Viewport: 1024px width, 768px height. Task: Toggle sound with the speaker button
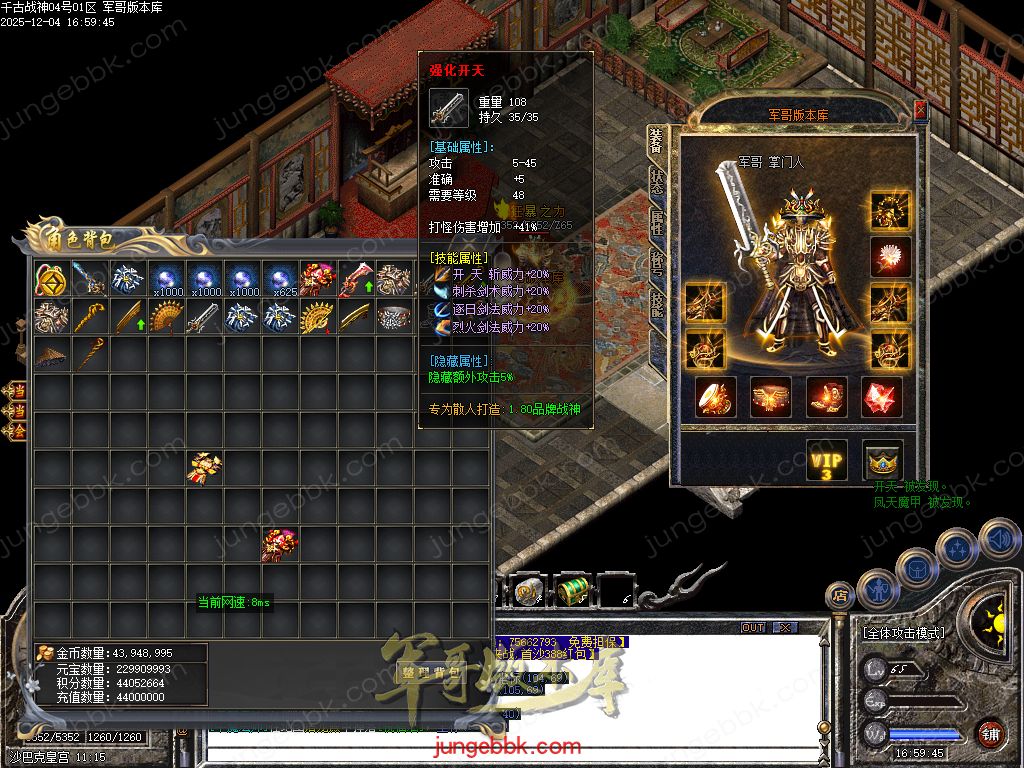(x=998, y=540)
